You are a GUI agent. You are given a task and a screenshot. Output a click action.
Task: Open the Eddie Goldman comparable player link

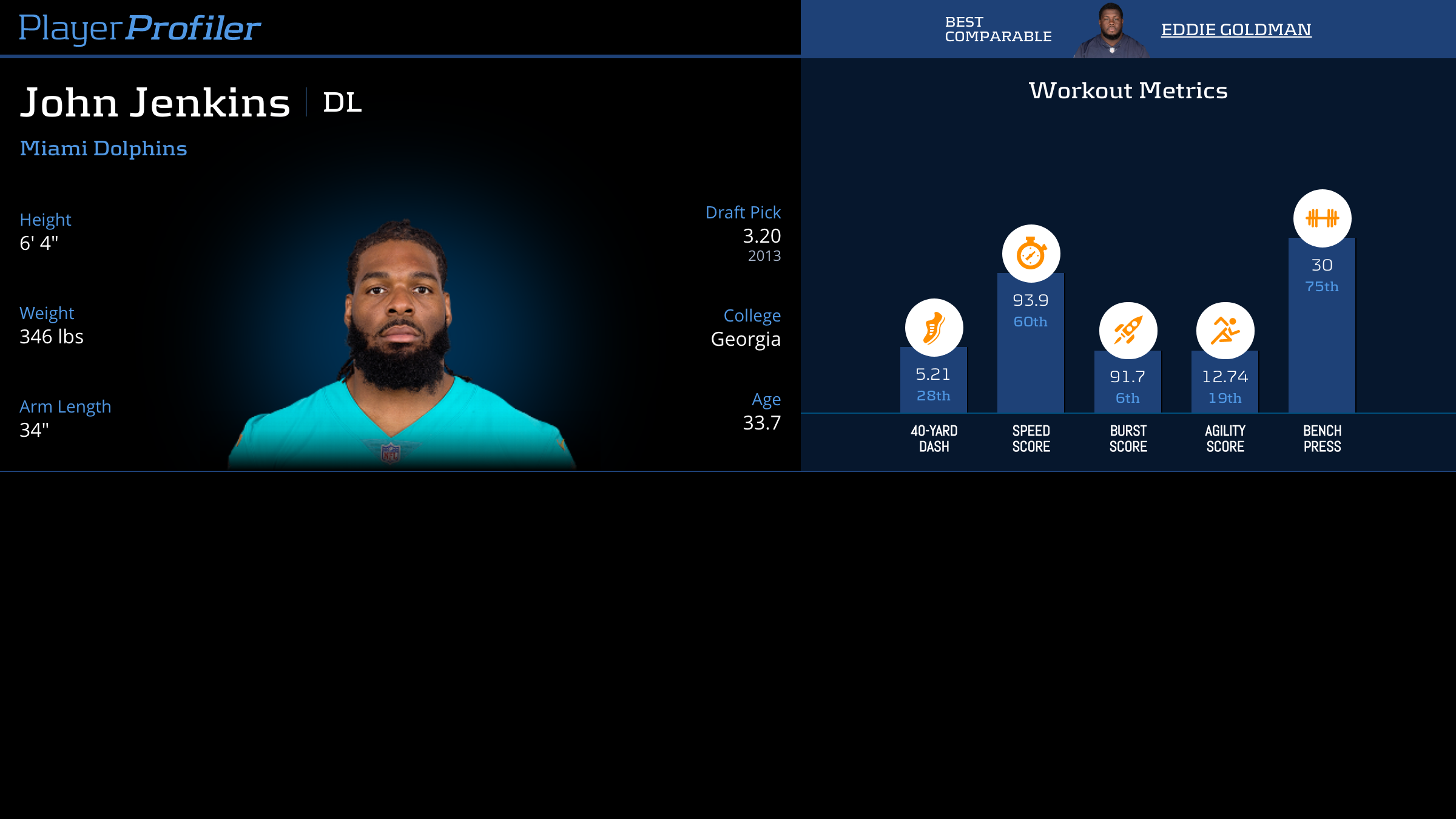click(x=1236, y=30)
